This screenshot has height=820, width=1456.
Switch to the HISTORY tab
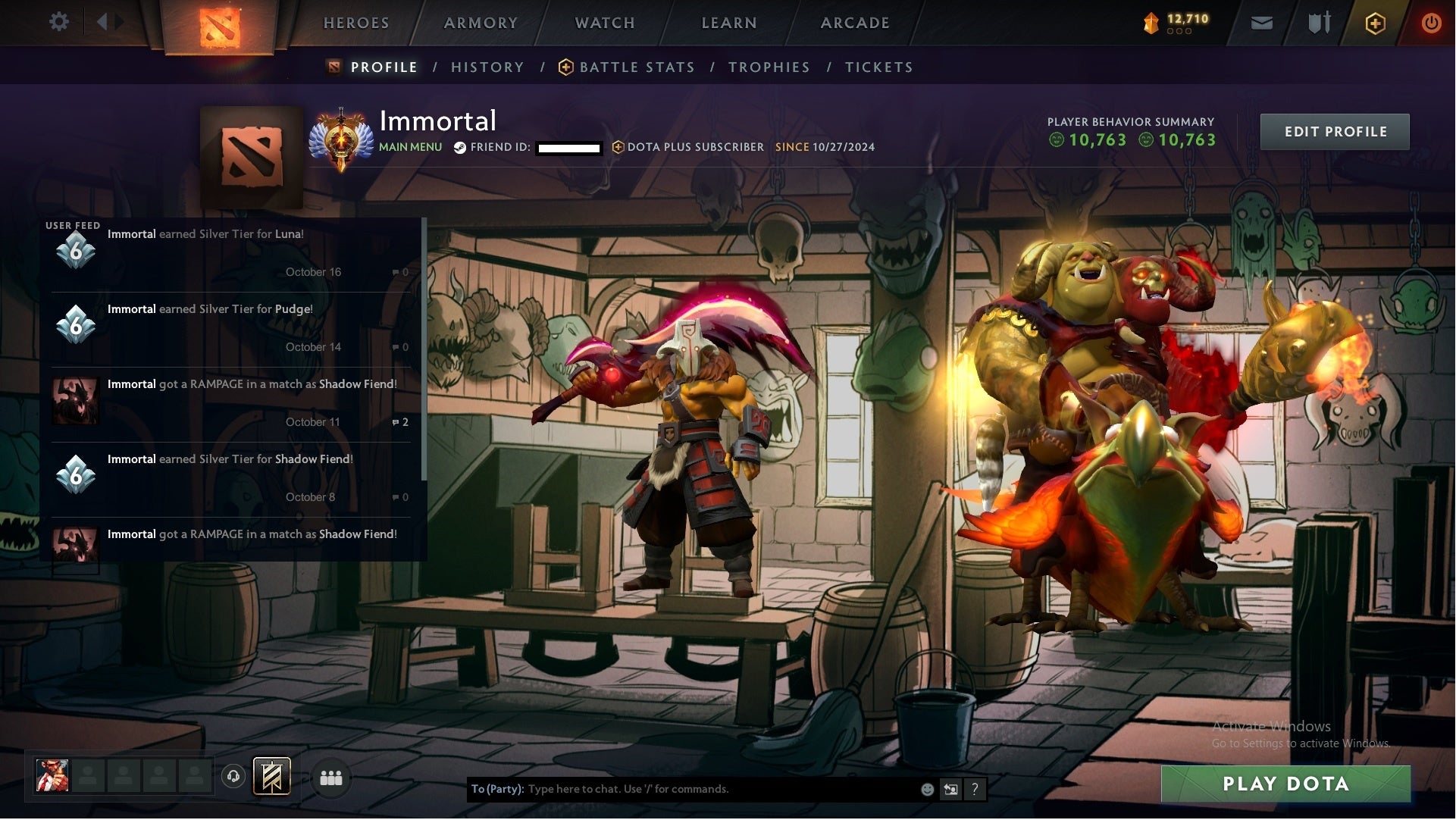(487, 67)
